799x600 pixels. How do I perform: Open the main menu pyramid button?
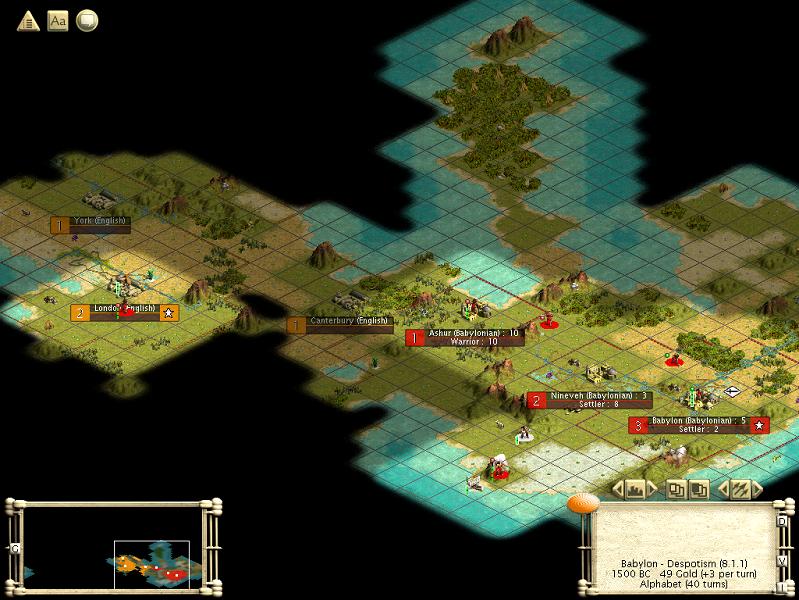pos(28,20)
